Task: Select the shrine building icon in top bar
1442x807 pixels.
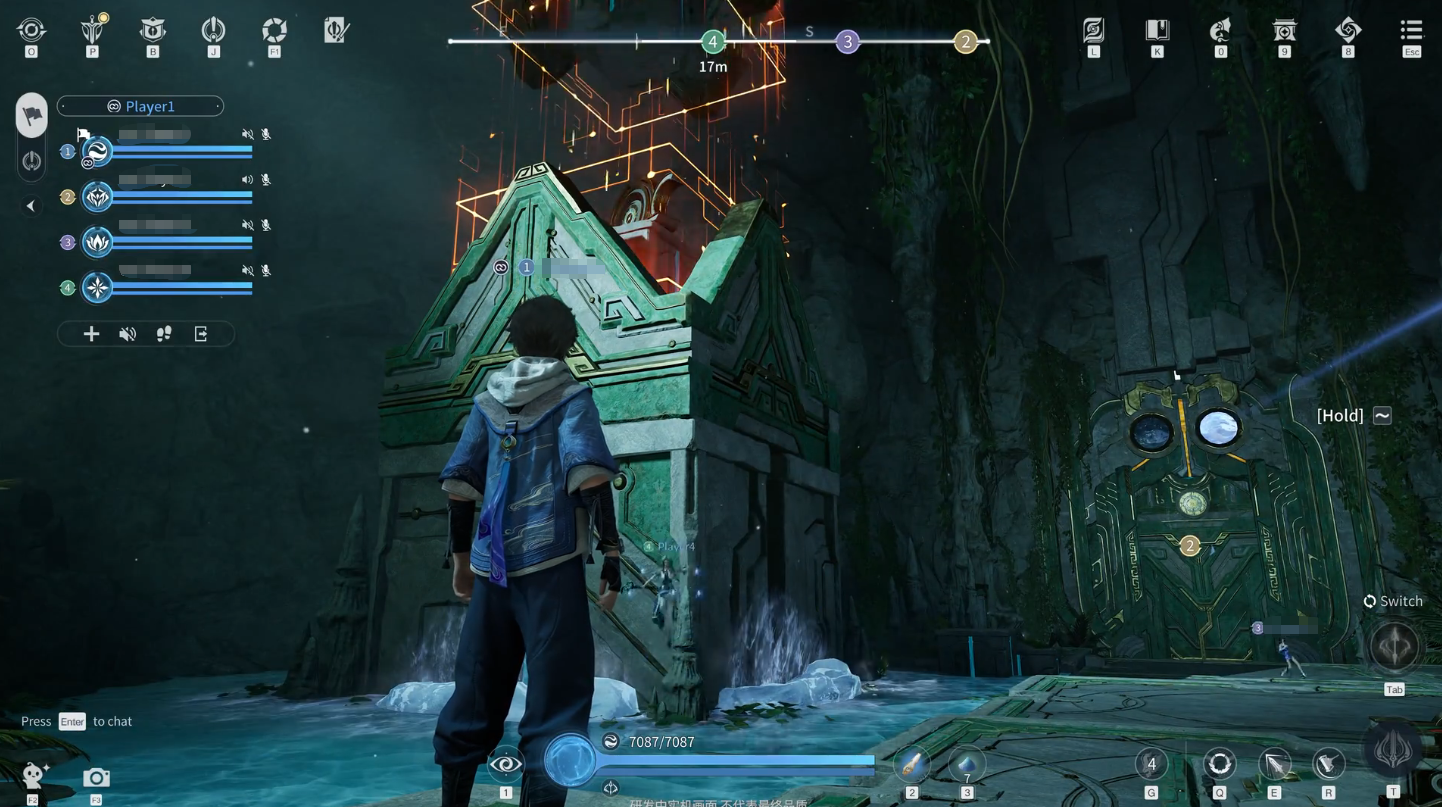Action: coord(1284,30)
